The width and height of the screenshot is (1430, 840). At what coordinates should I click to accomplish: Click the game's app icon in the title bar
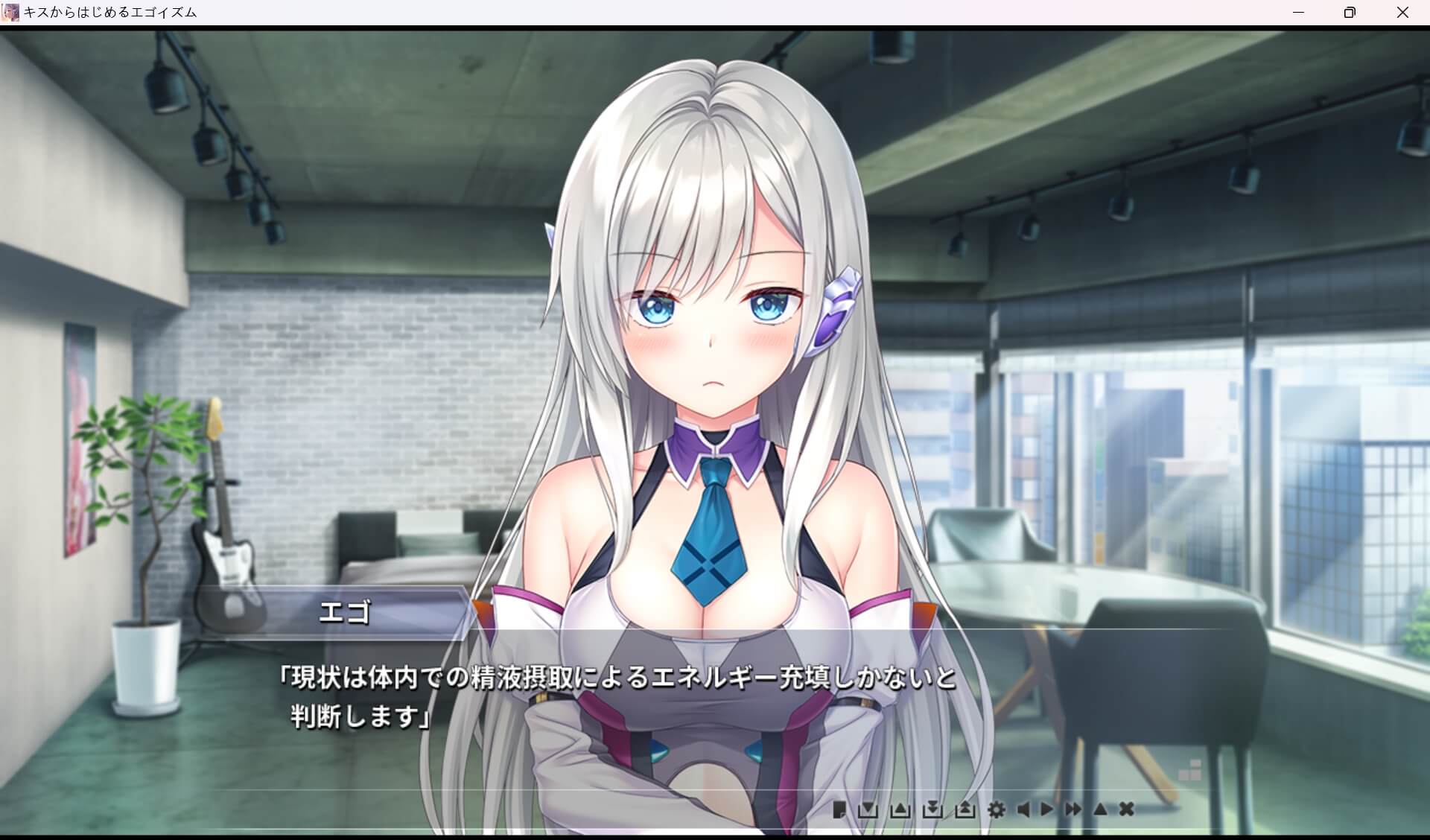click(x=10, y=12)
